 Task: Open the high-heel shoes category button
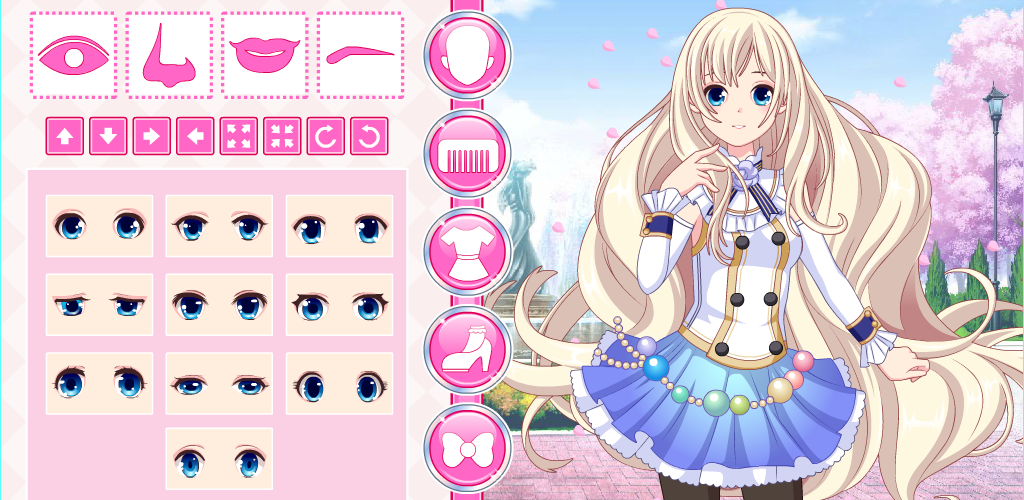pyautogui.click(x=468, y=349)
